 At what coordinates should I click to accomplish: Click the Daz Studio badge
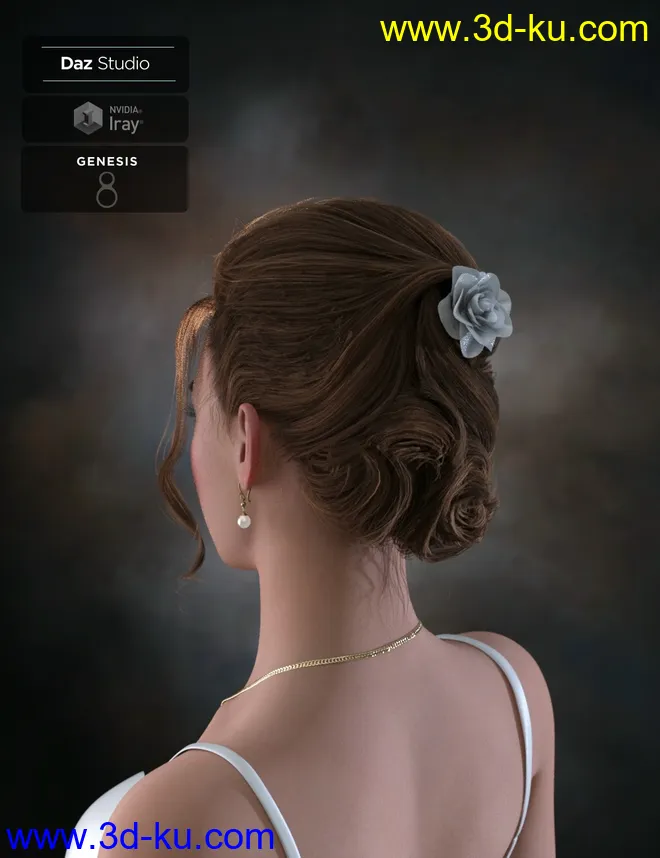105,64
